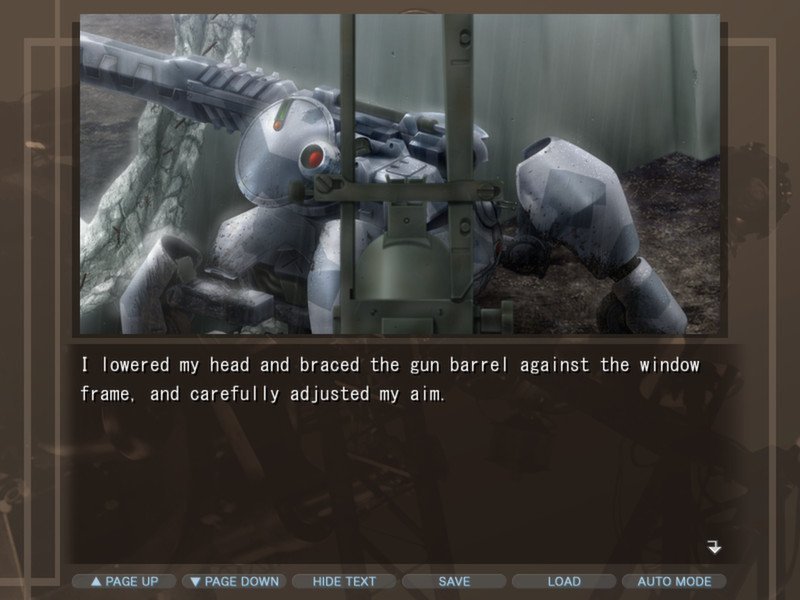This screenshot has width=800, height=600.
Task: Click the PAGE DOWN button
Action: coord(234,581)
